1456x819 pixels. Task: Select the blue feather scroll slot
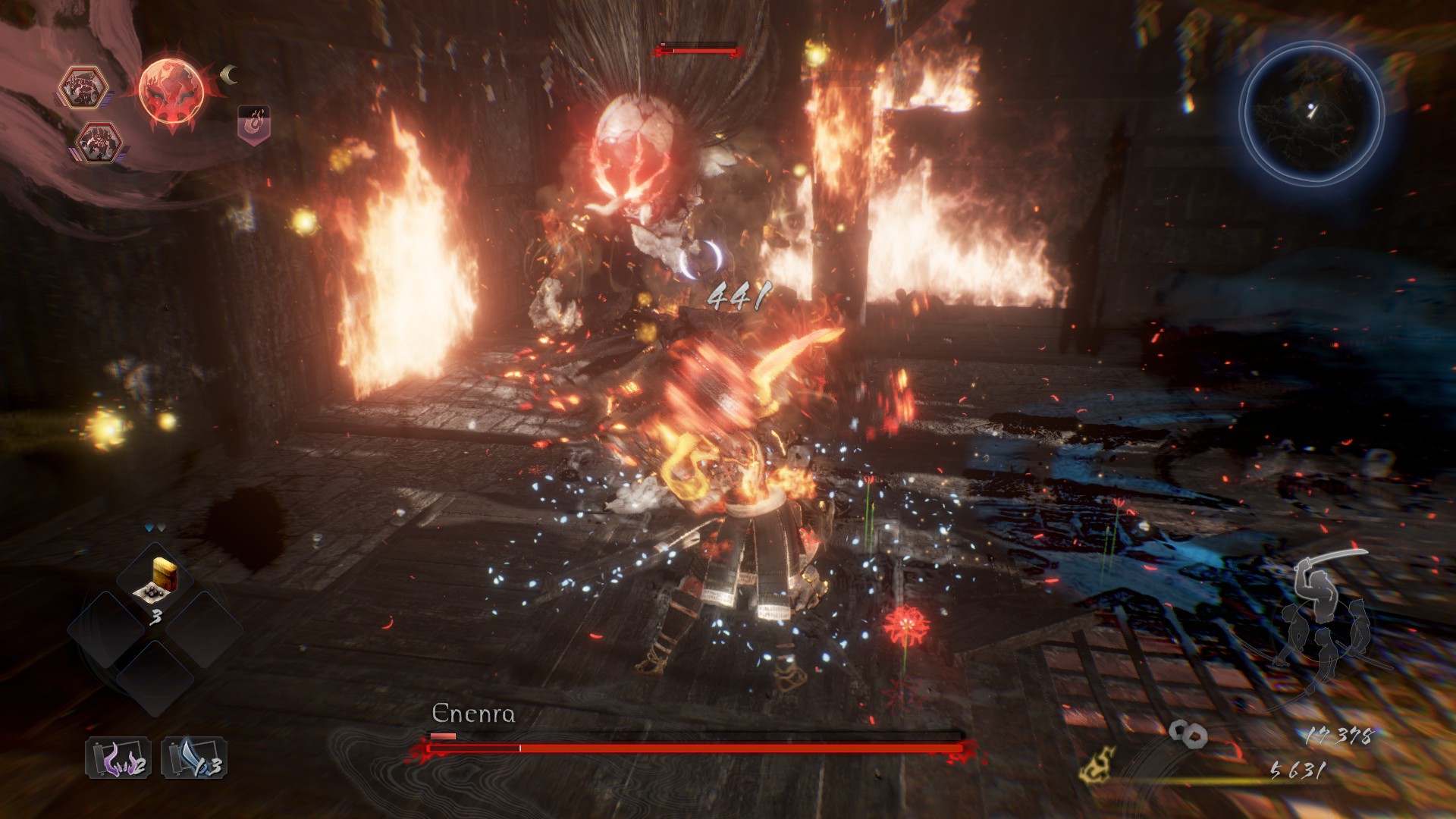194,758
